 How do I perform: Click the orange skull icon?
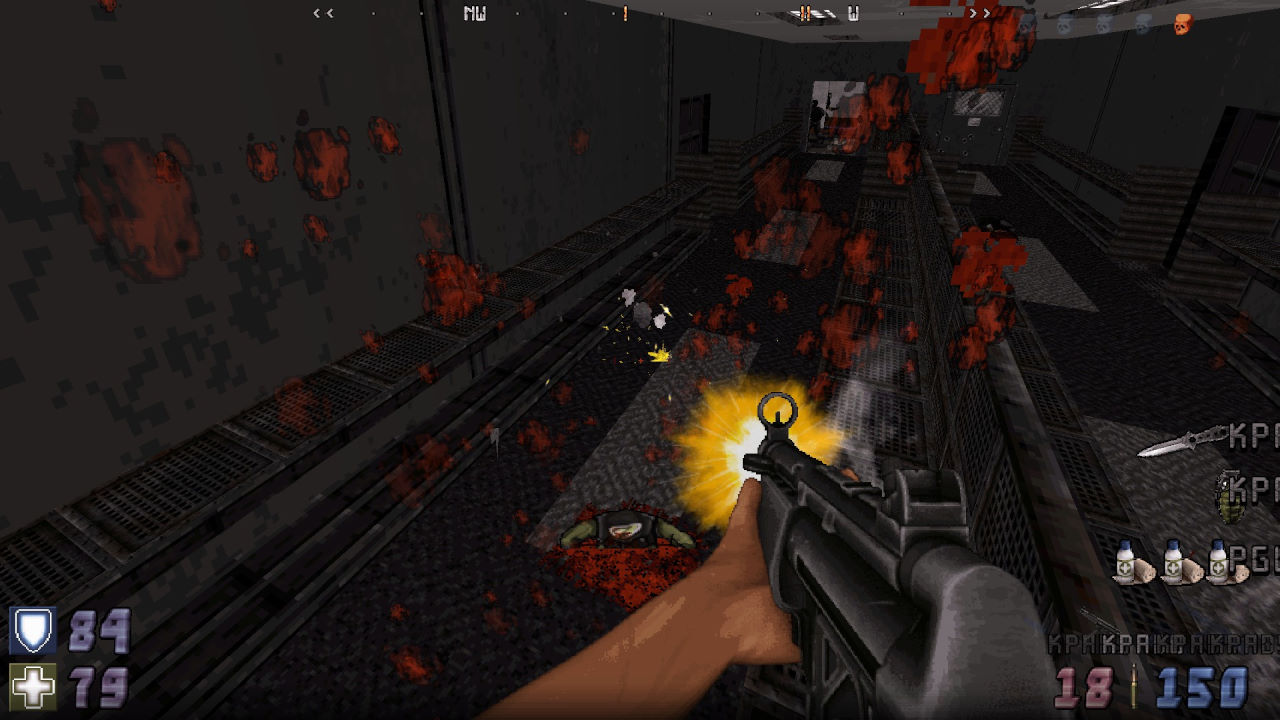point(1183,24)
